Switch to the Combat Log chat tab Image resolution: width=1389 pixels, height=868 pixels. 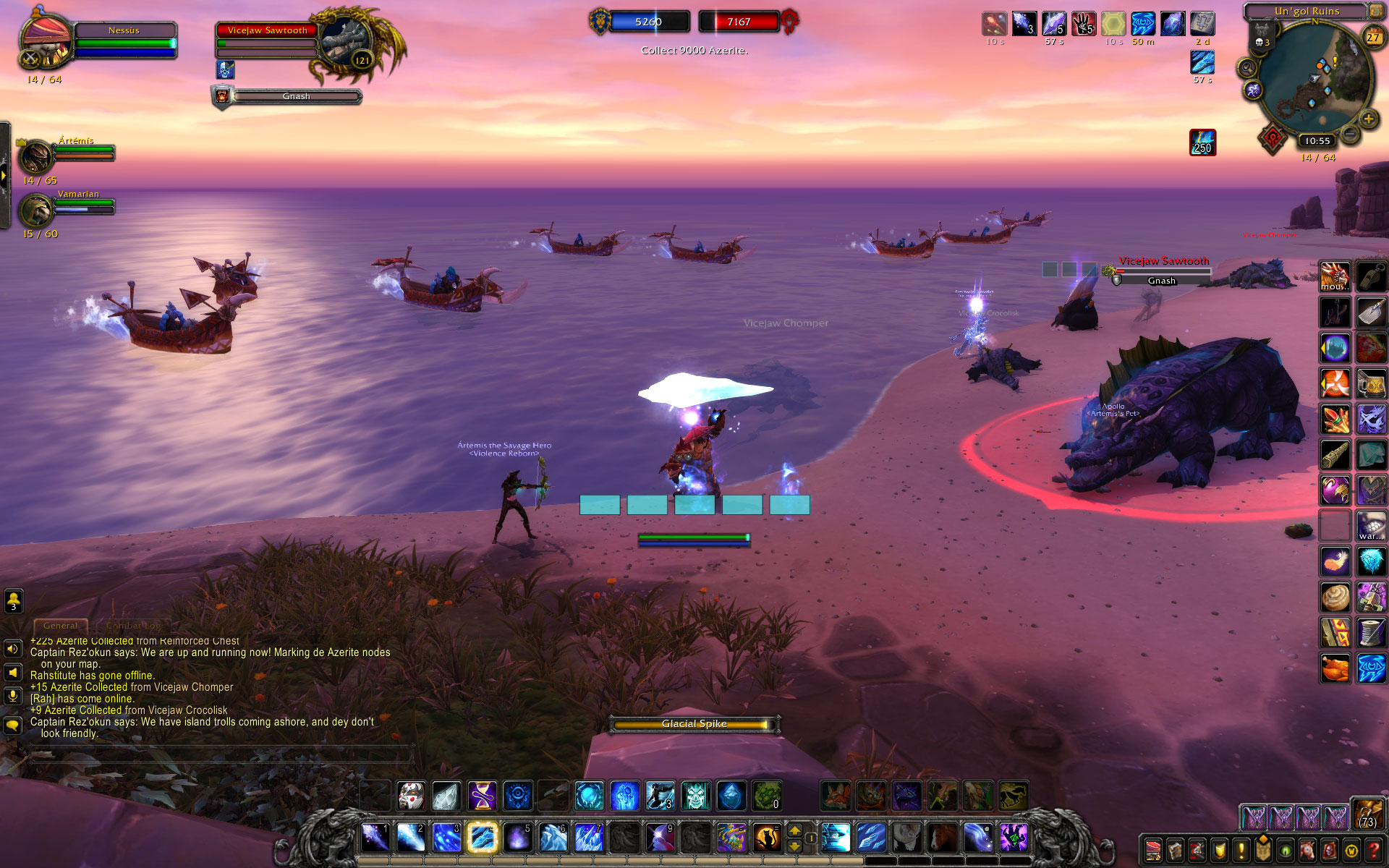tap(133, 626)
